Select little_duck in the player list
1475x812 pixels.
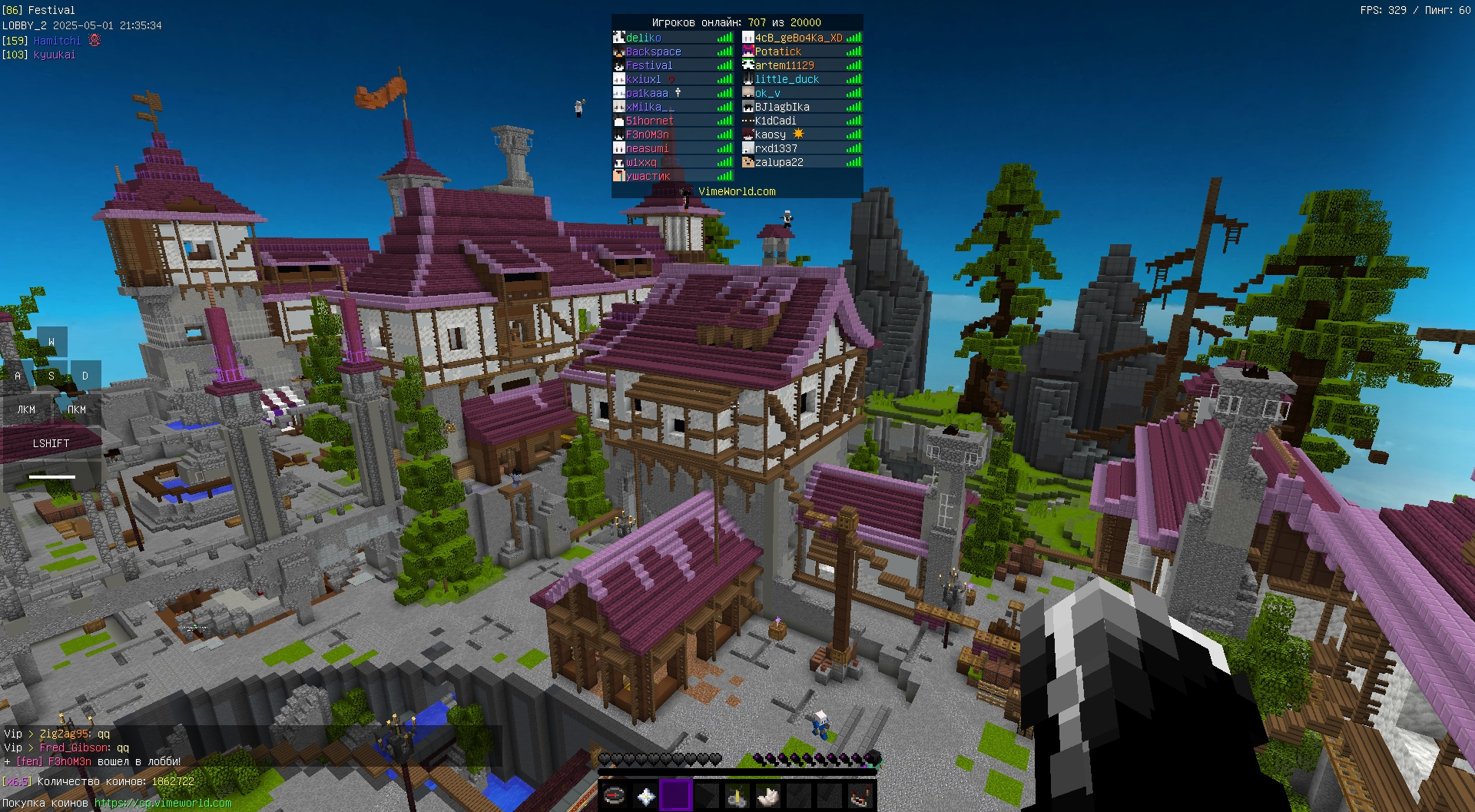[787, 79]
